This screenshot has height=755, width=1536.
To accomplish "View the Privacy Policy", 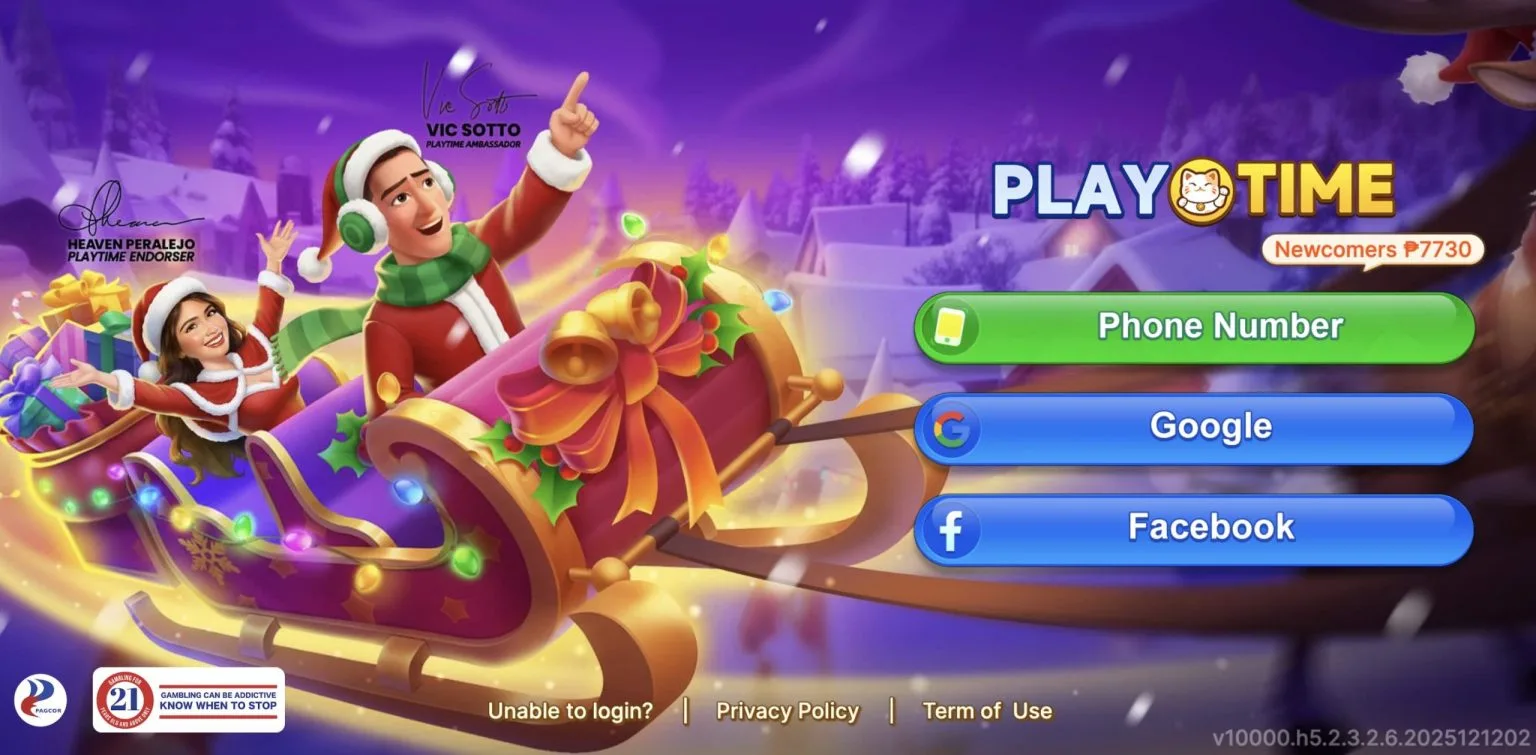I will tap(787, 711).
